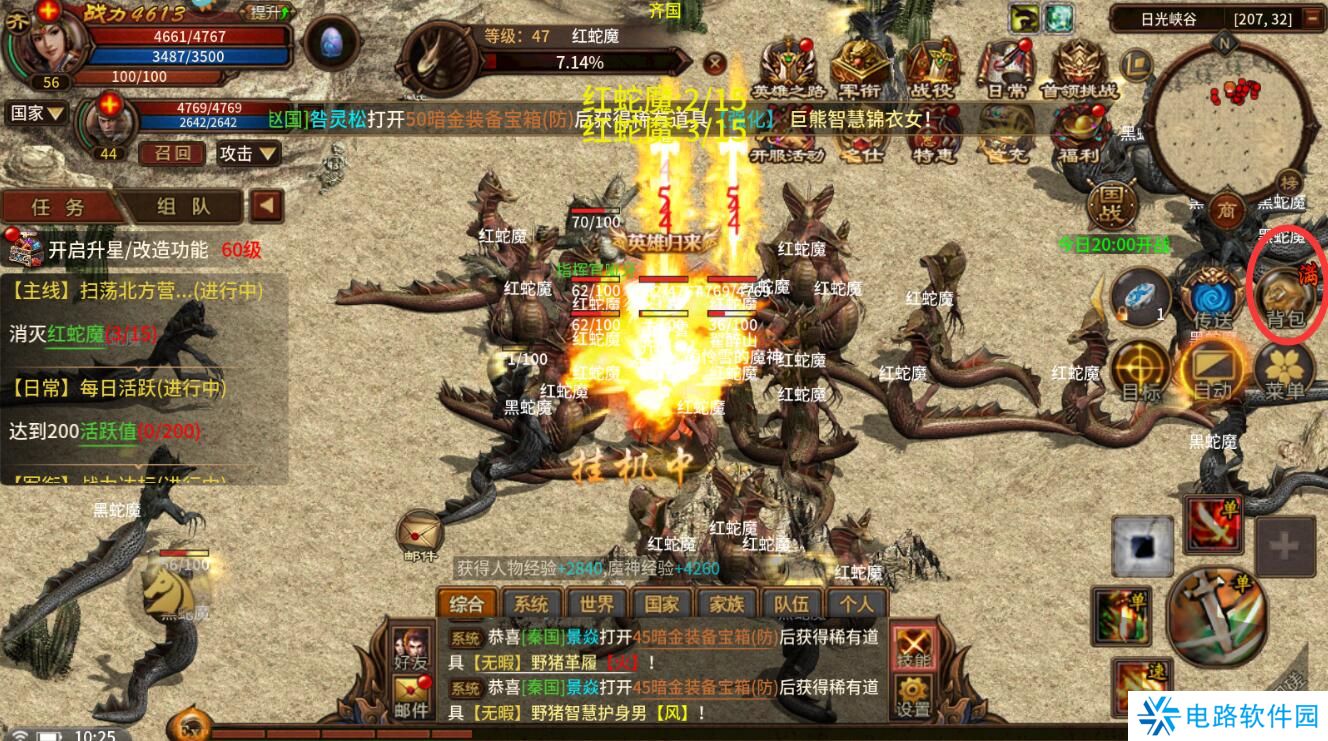Open the 家族 family chat tab

pyautogui.click(x=727, y=604)
